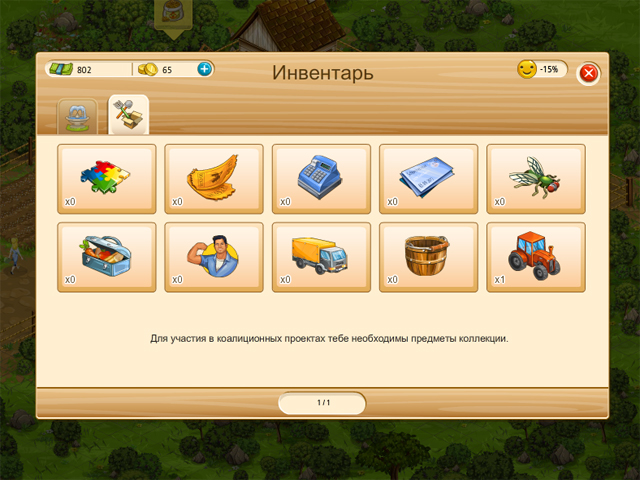Choose the orange delivery truck item
Viewport: 640px width, 480px height.
(x=321, y=256)
